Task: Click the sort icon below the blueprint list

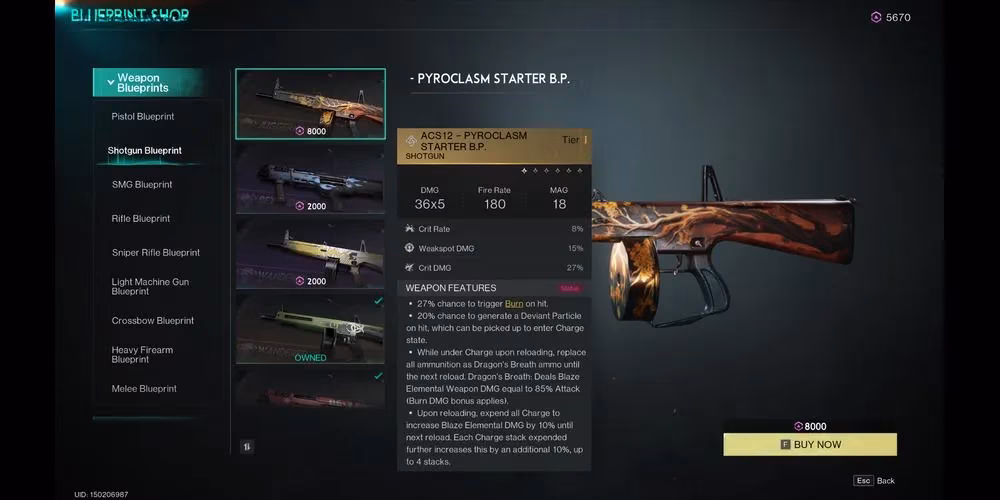Action: click(247, 447)
